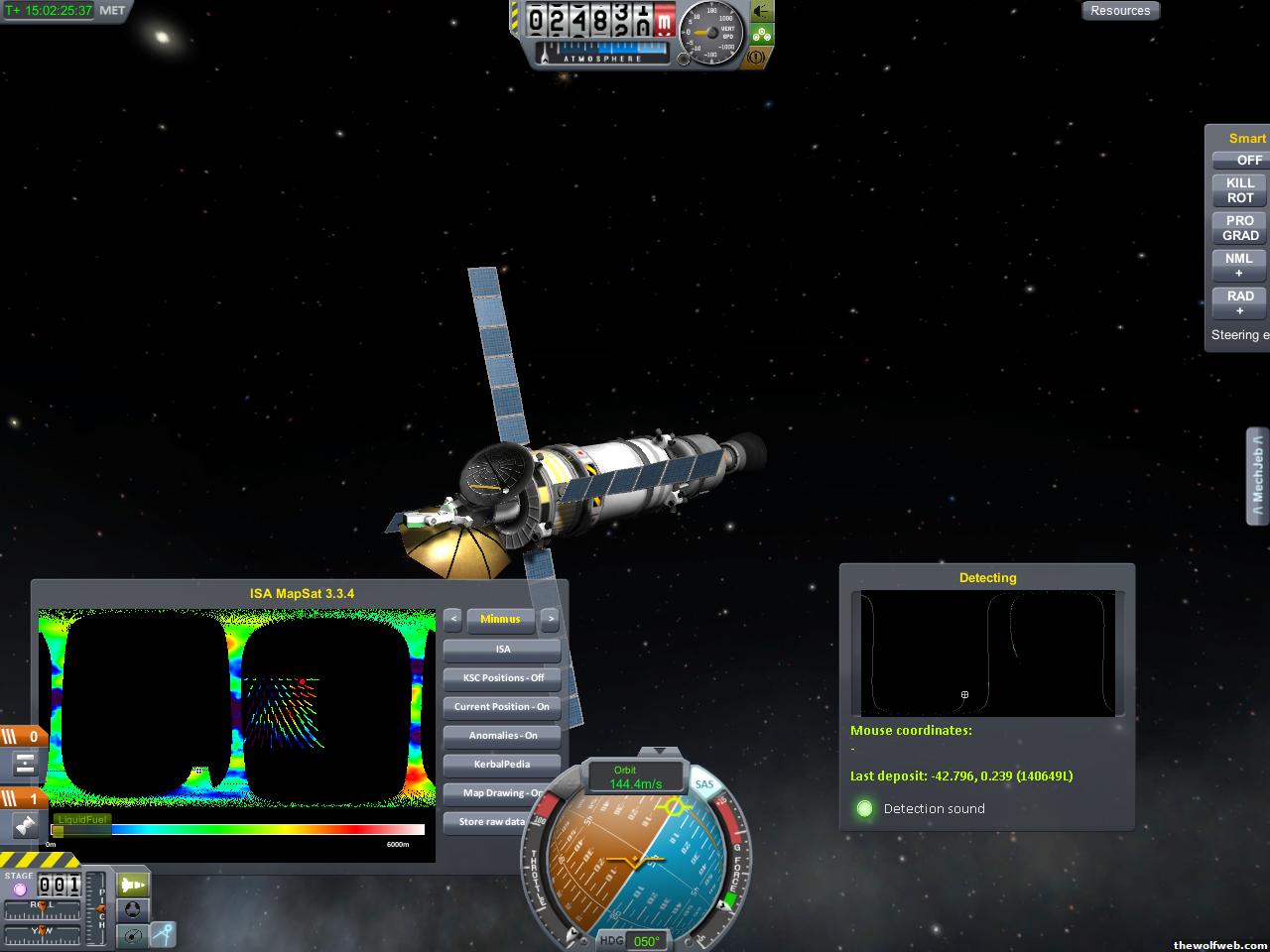Toggle the Detection sound option
Image resolution: width=1270 pixels, height=952 pixels.
tap(865, 809)
